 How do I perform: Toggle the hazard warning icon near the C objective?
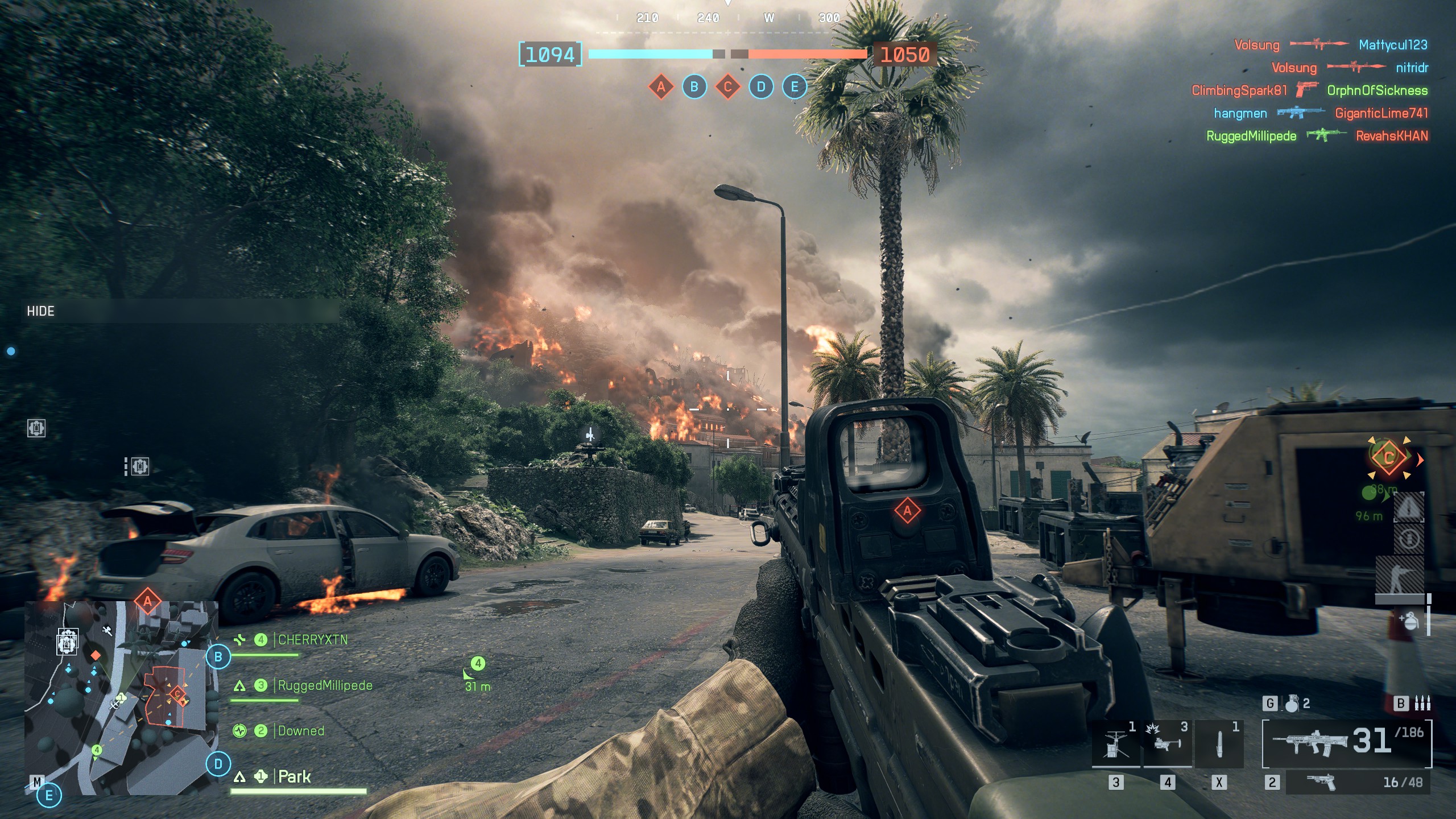(x=1409, y=507)
